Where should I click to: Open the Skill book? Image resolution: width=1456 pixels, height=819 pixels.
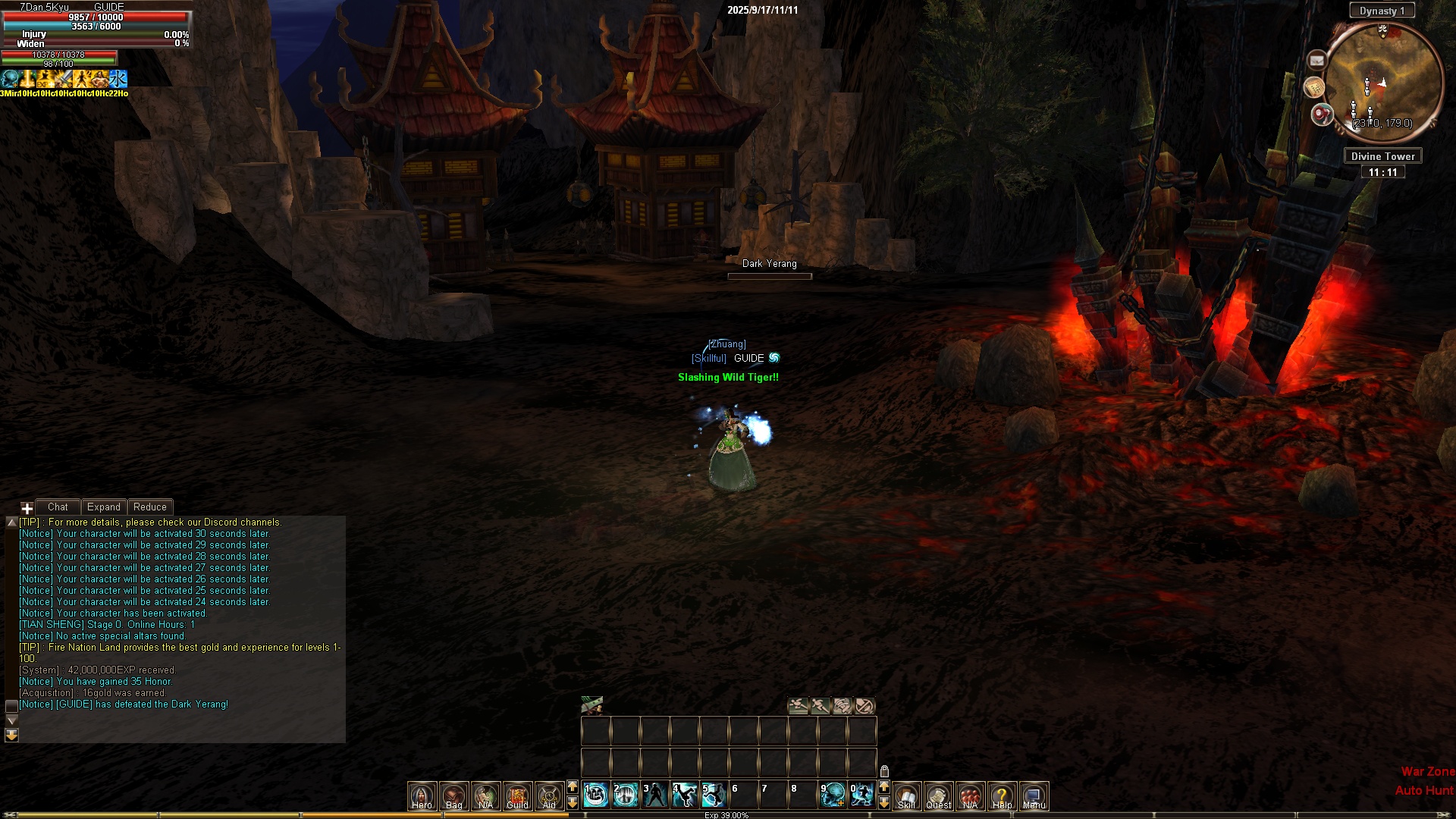906,795
